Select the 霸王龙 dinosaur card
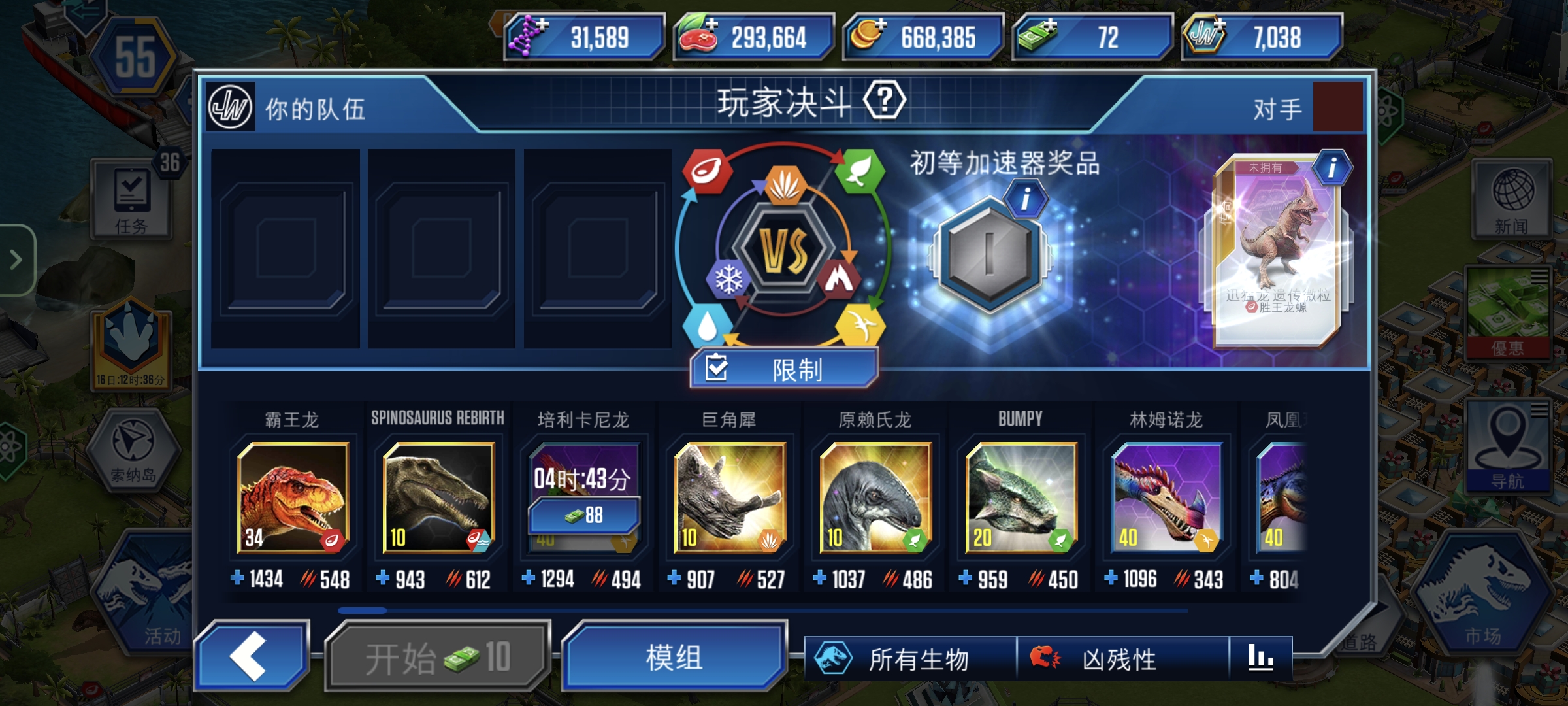 [x=293, y=497]
